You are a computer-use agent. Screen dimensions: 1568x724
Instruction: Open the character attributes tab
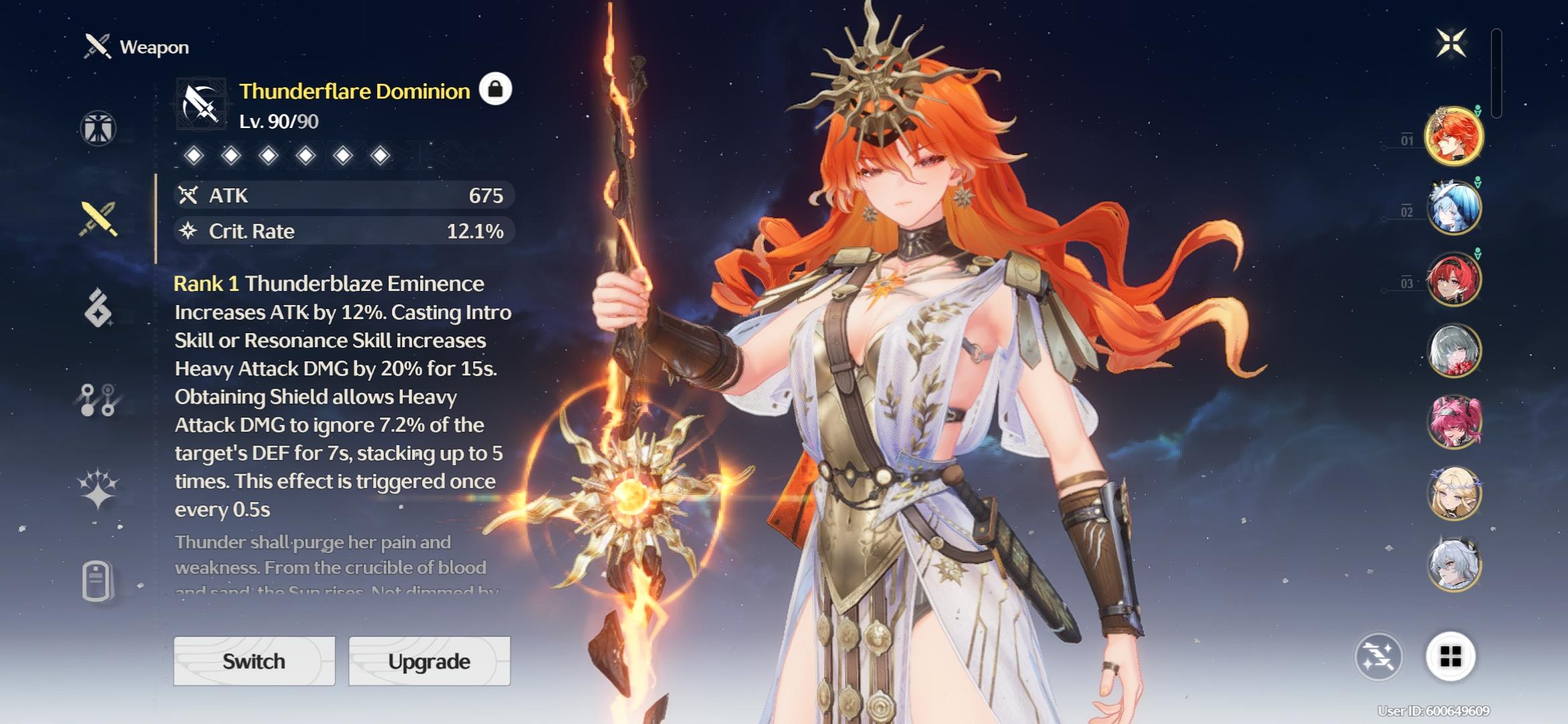tap(99, 128)
